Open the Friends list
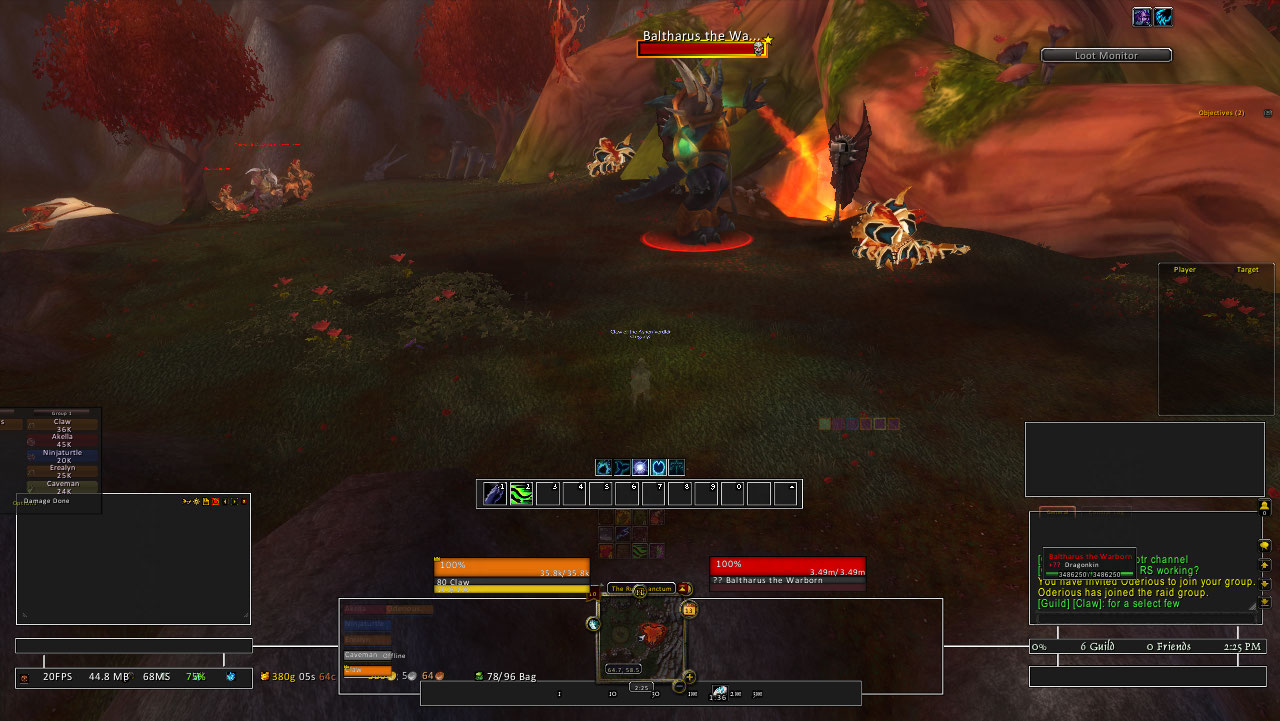1280x721 pixels. tap(1169, 647)
